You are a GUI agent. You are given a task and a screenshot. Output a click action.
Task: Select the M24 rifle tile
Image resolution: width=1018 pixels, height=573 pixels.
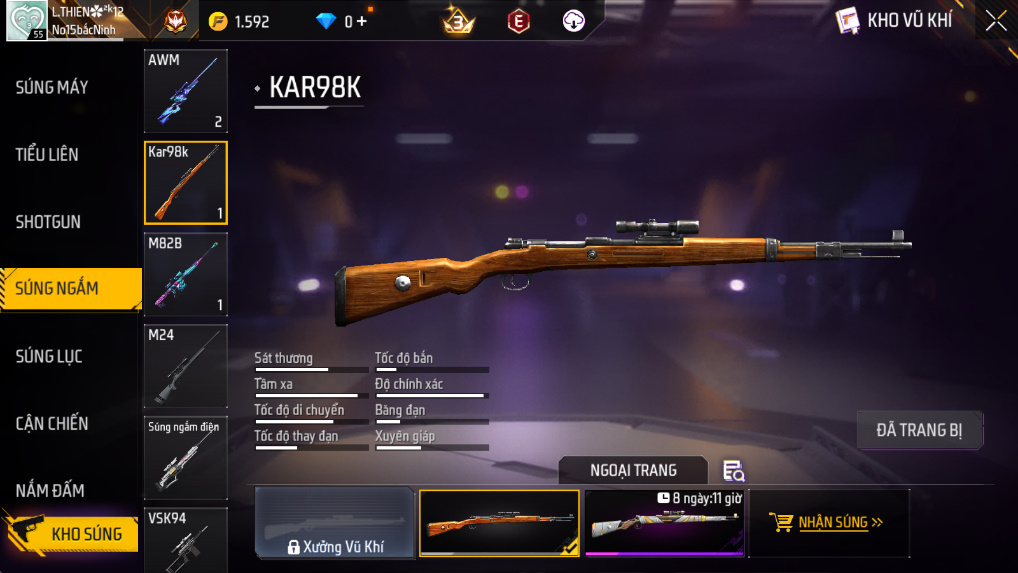point(186,365)
